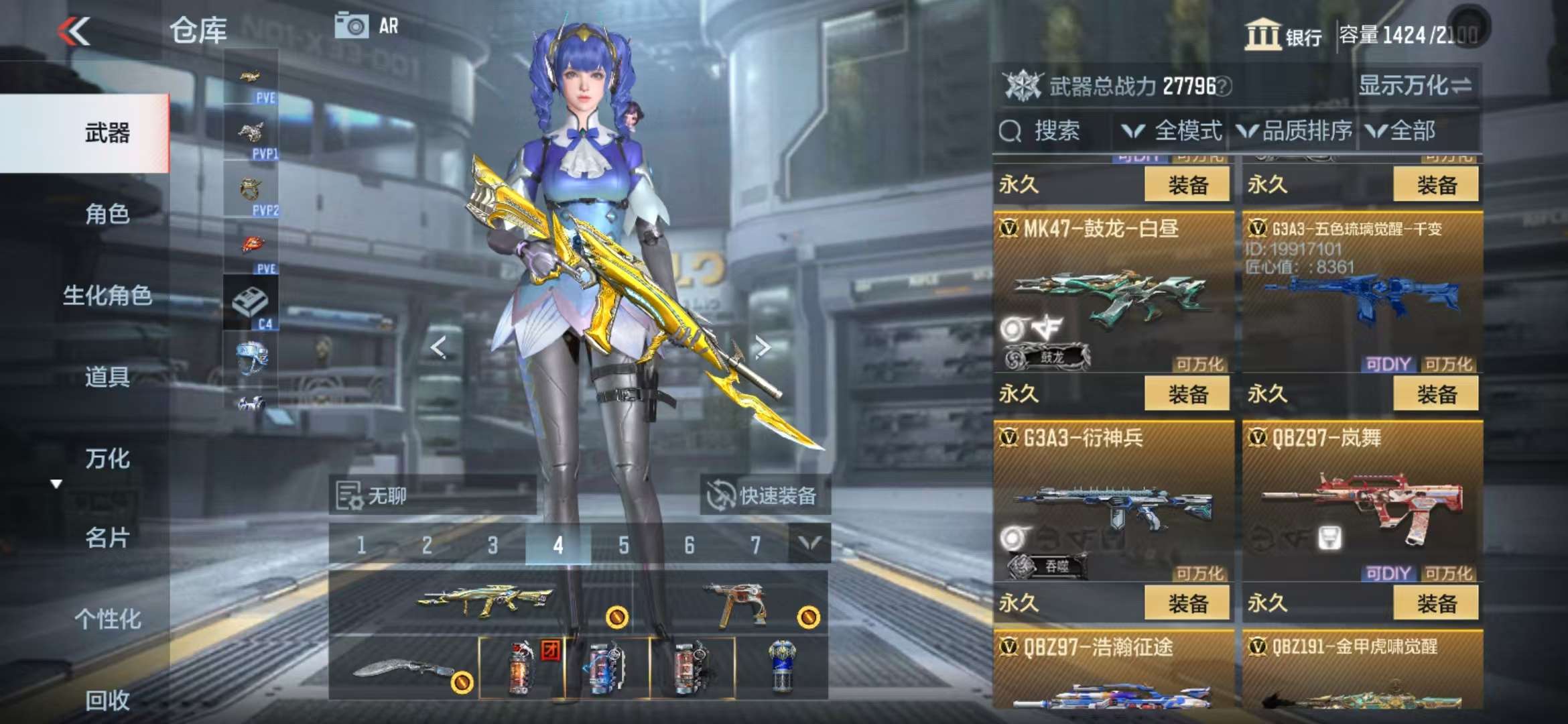Equip the QBZ97-岚舞 rifle
The width and height of the screenshot is (1568, 724).
point(1435,603)
